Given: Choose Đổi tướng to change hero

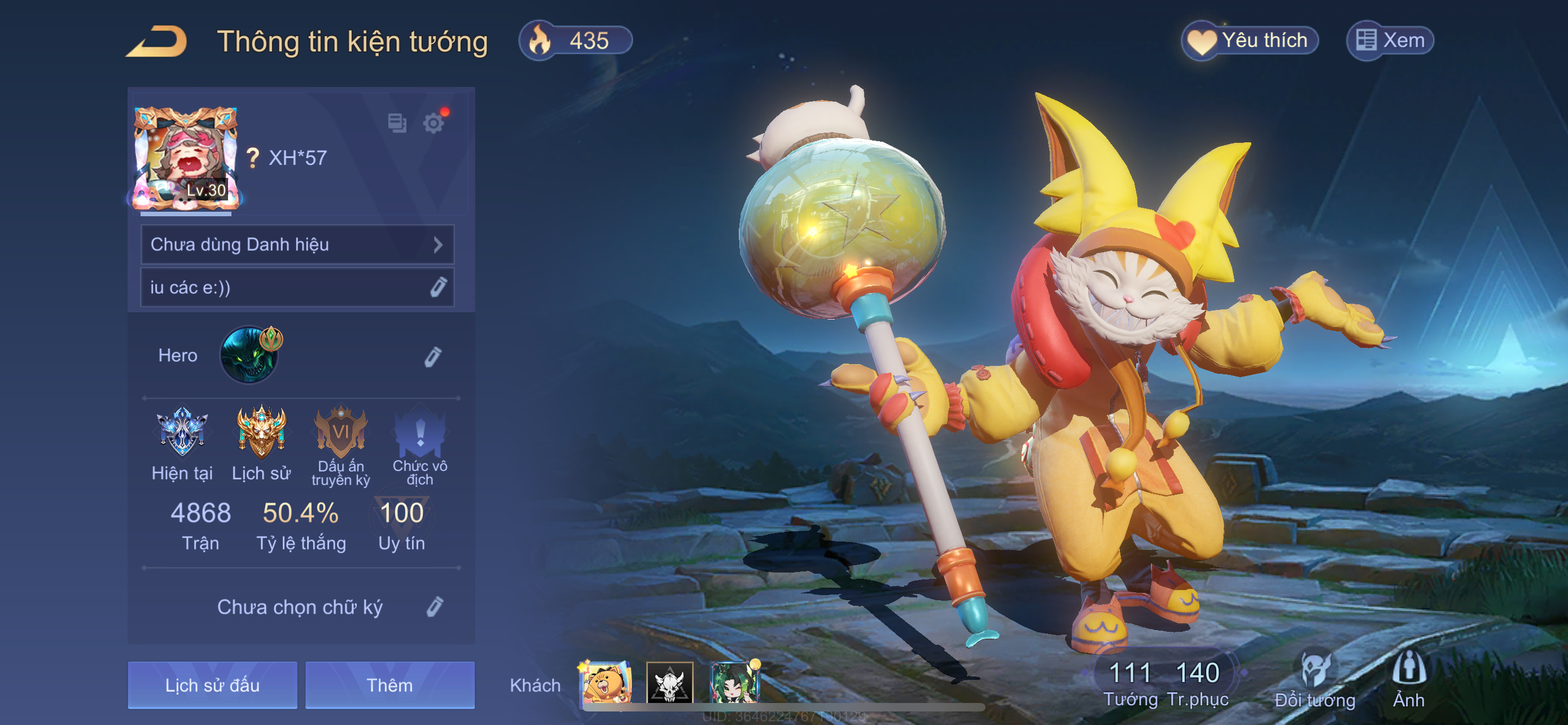Looking at the screenshot, I should [x=1315, y=679].
